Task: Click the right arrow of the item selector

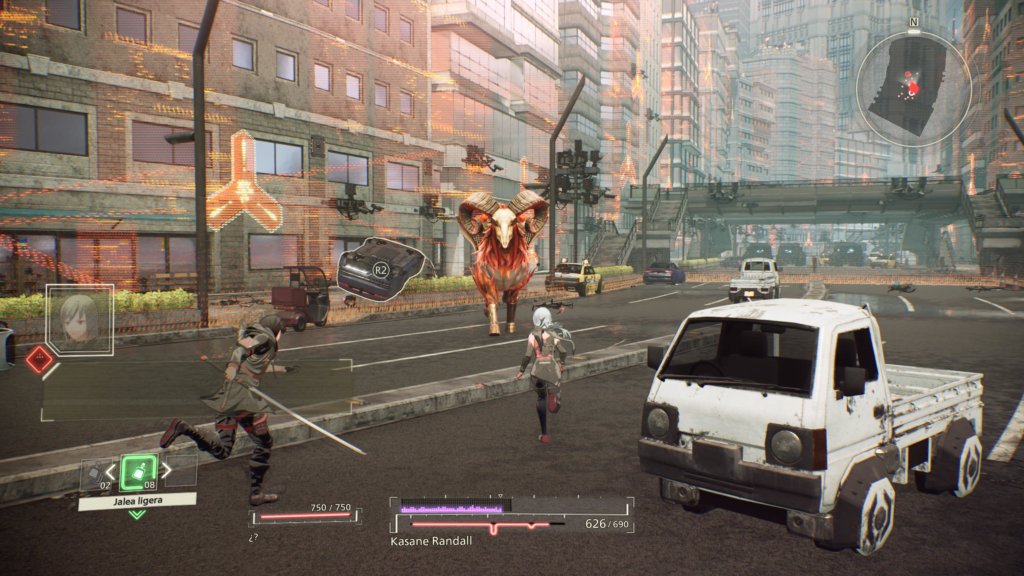Action: 167,469
